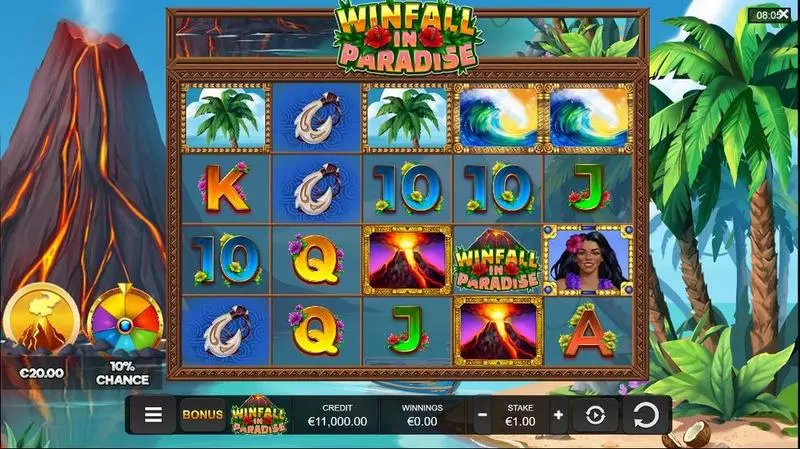Click the €20.00 volcano coin
Viewport: 800px width, 449px height.
[x=41, y=322]
